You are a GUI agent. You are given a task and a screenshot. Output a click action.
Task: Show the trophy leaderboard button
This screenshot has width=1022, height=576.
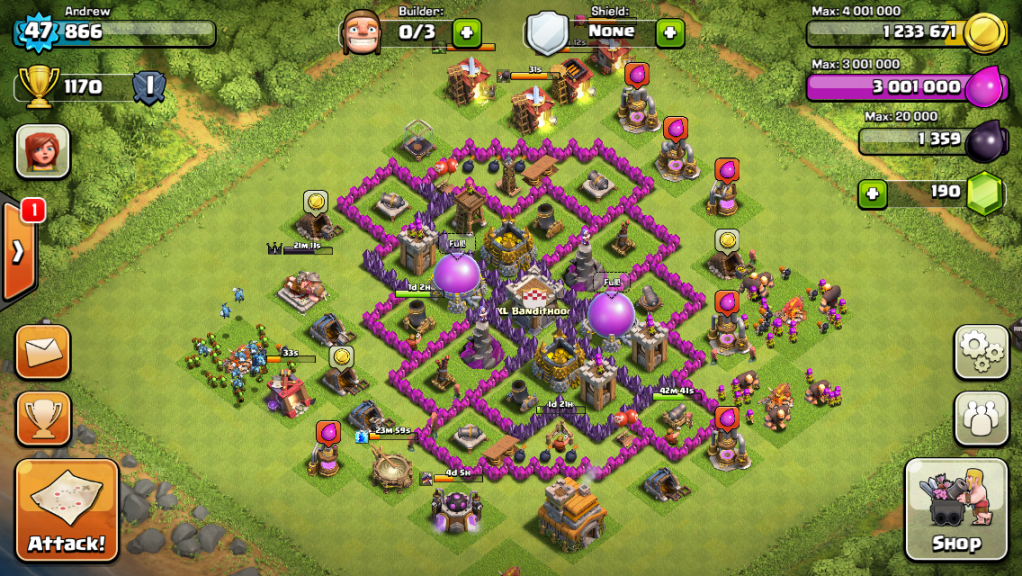pos(43,418)
